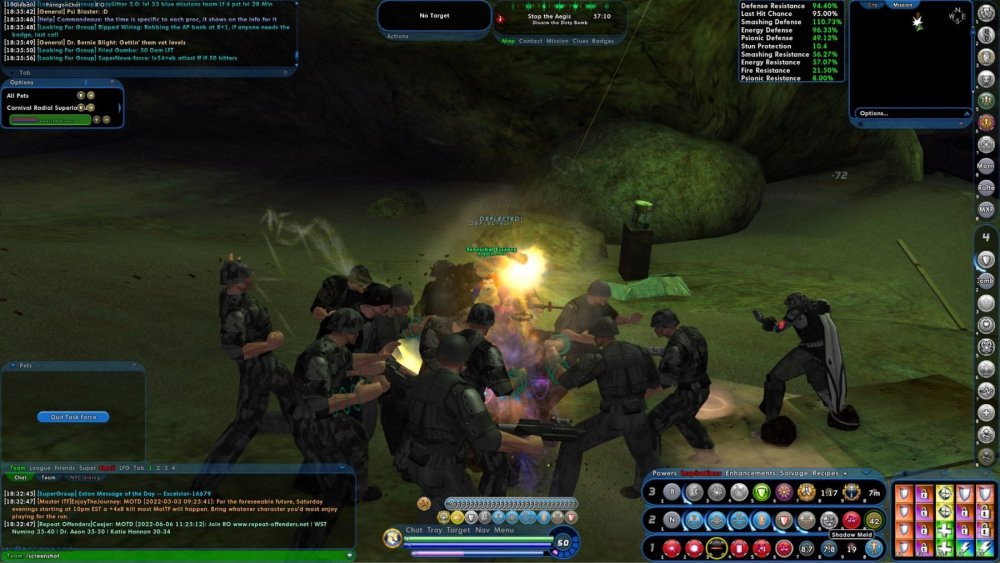The height and width of the screenshot is (563, 1000).
Task: Open the Clues tab
Action: (x=580, y=41)
